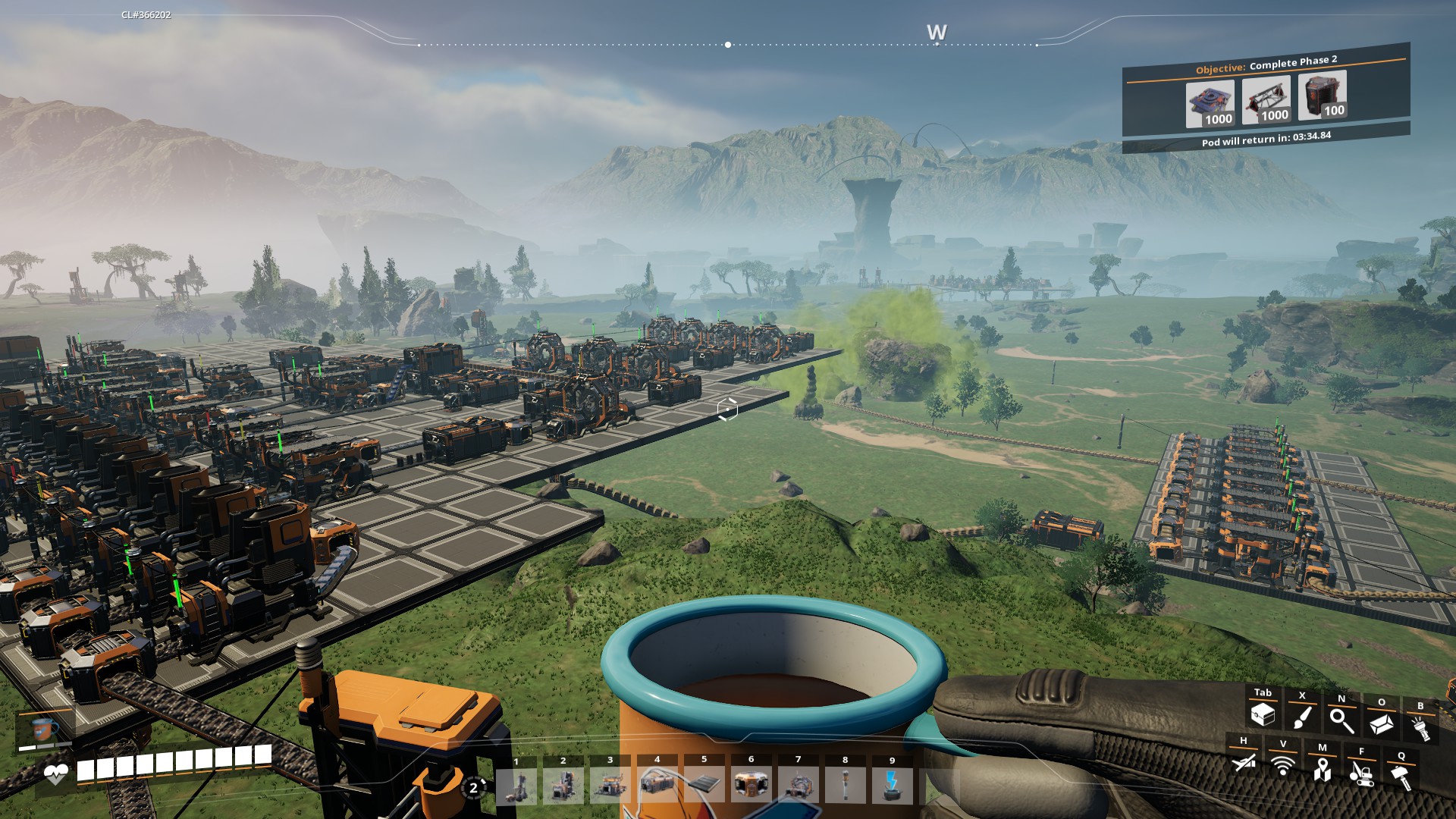Click the hotbar page number indicator

pyautogui.click(x=474, y=787)
